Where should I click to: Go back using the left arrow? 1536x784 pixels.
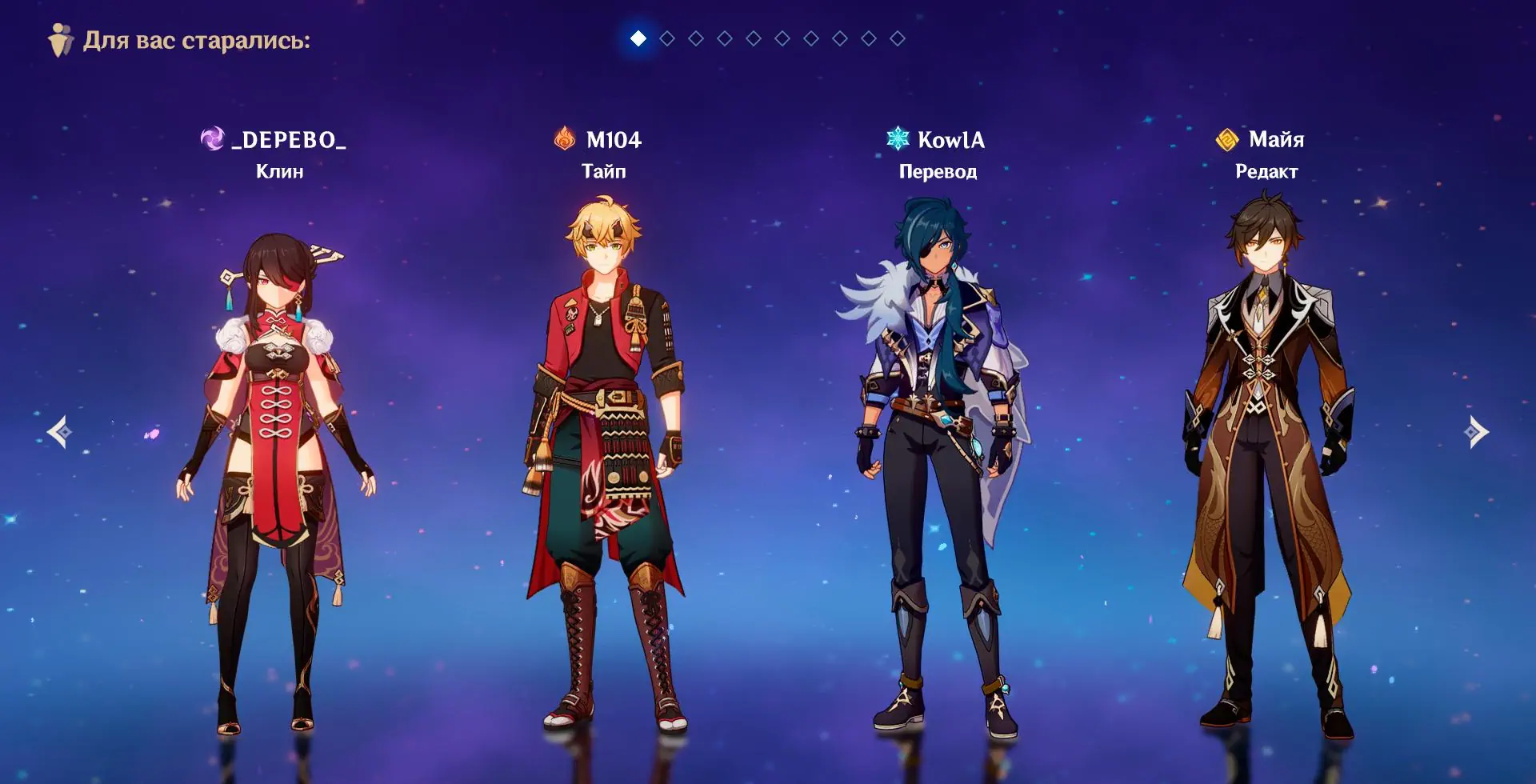pos(59,432)
